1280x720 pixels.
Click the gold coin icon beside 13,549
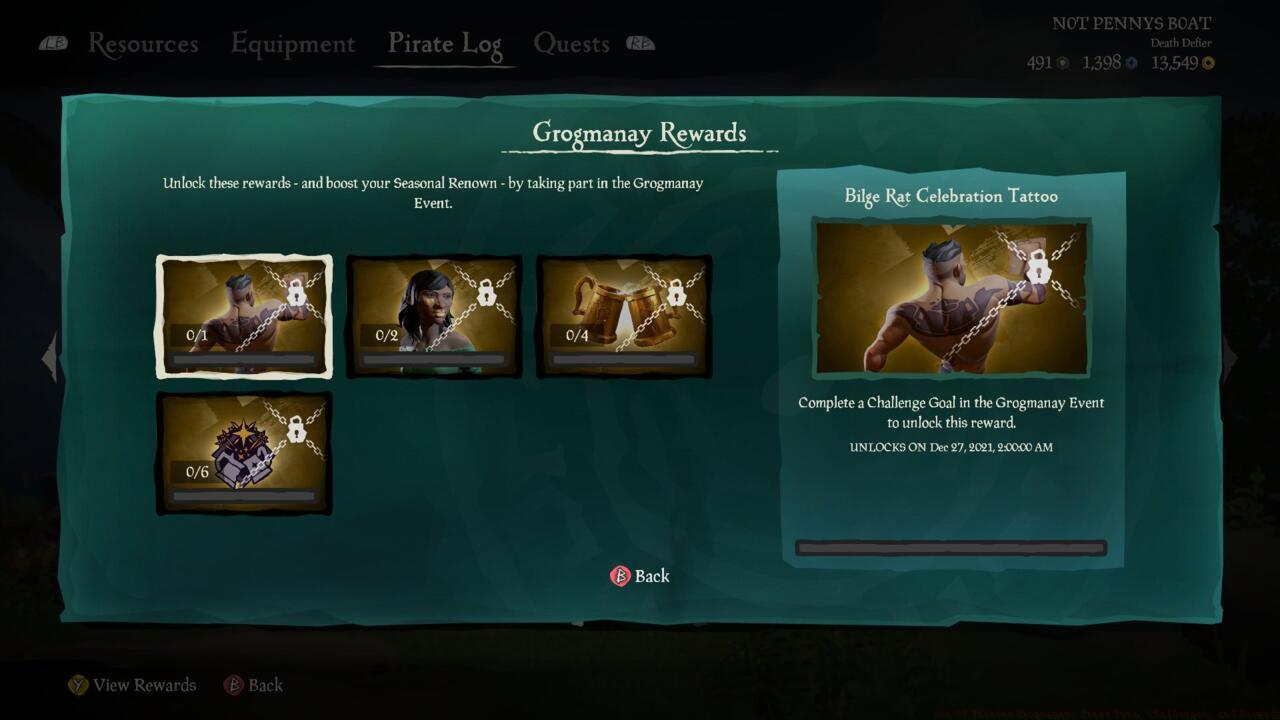coord(1205,62)
